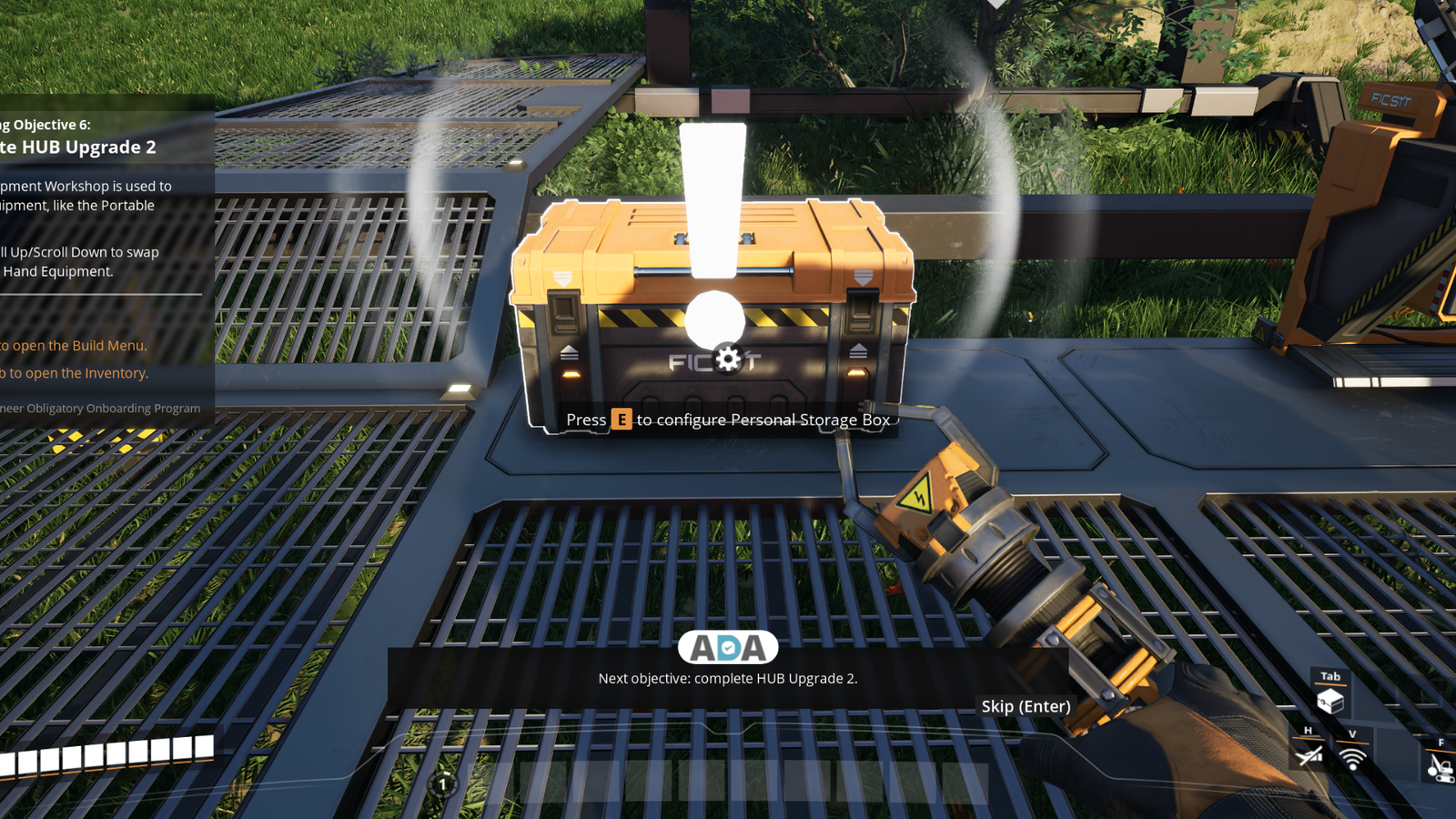Image resolution: width=1456 pixels, height=819 pixels.
Task: Select the F dismantle excavator icon
Action: [x=1441, y=767]
